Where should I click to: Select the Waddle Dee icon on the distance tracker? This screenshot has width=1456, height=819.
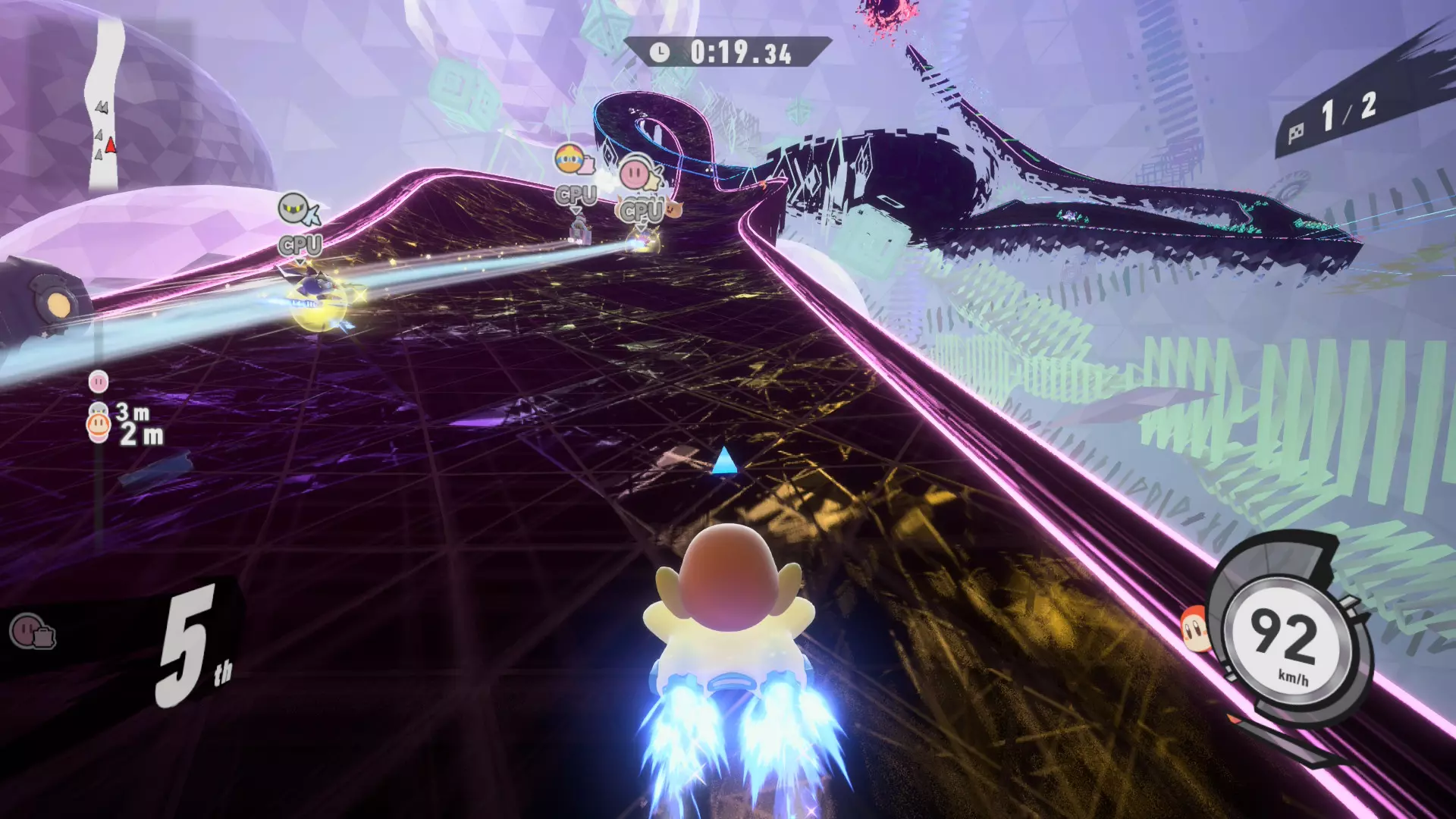(x=99, y=426)
